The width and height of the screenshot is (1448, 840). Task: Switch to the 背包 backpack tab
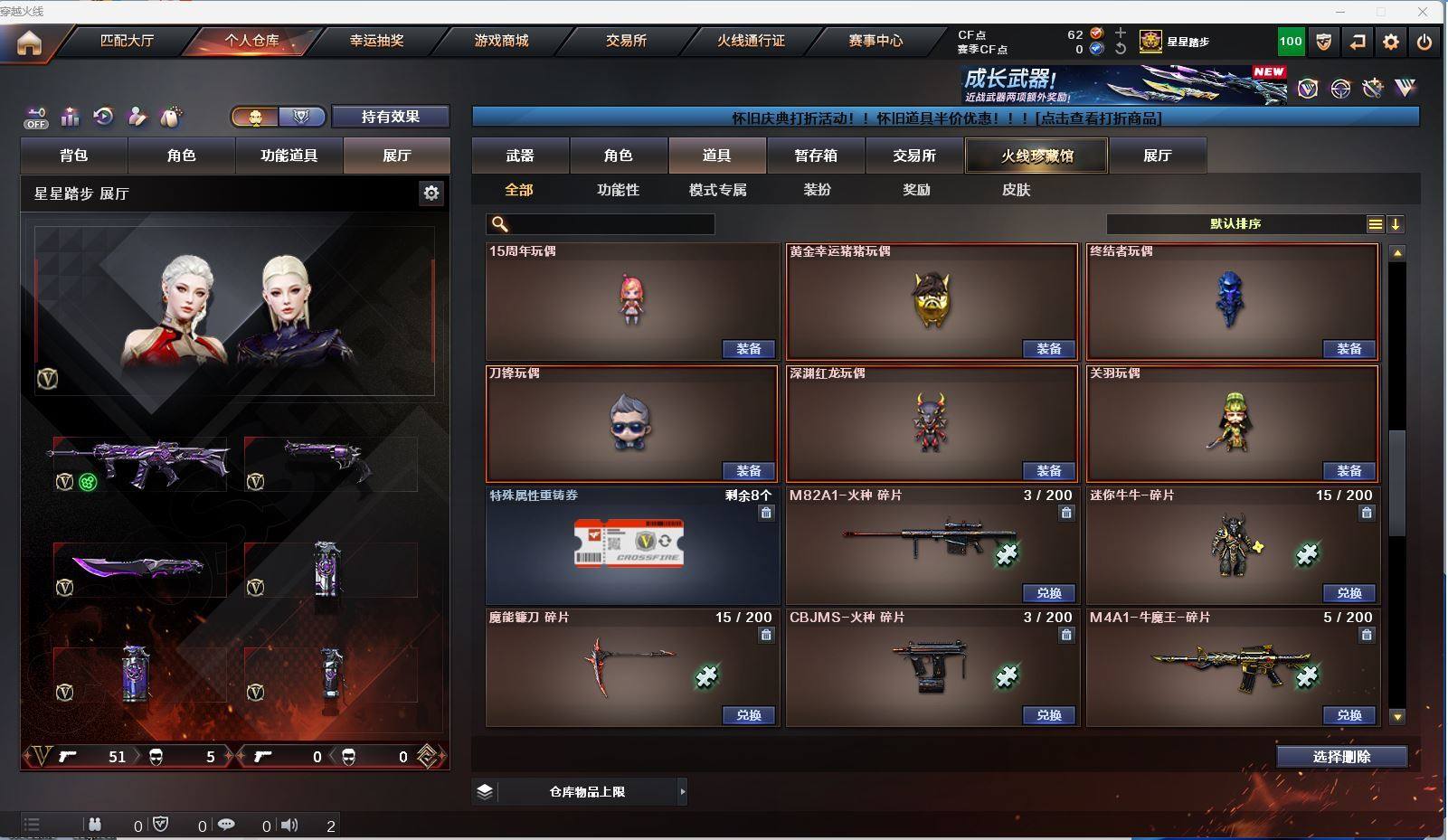point(74,156)
